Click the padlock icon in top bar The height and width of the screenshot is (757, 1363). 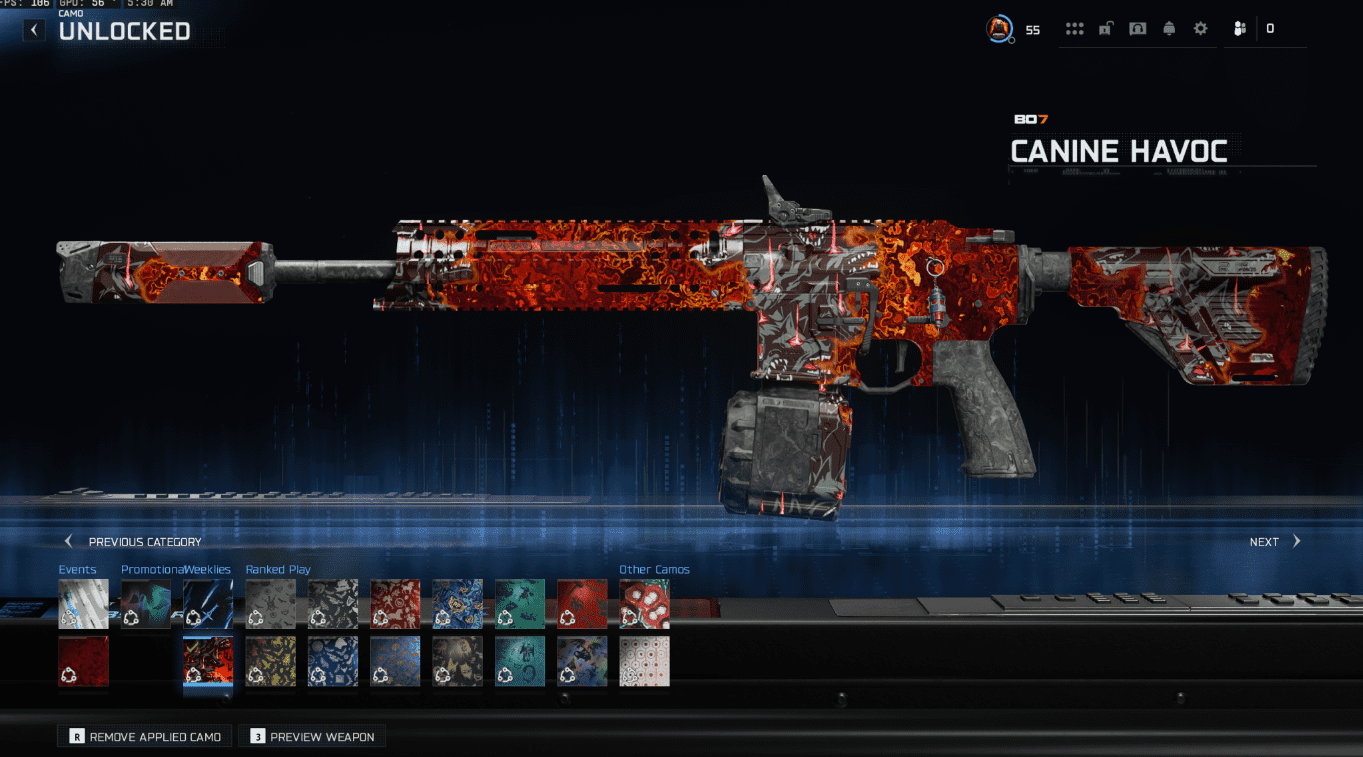pyautogui.click(x=1105, y=29)
